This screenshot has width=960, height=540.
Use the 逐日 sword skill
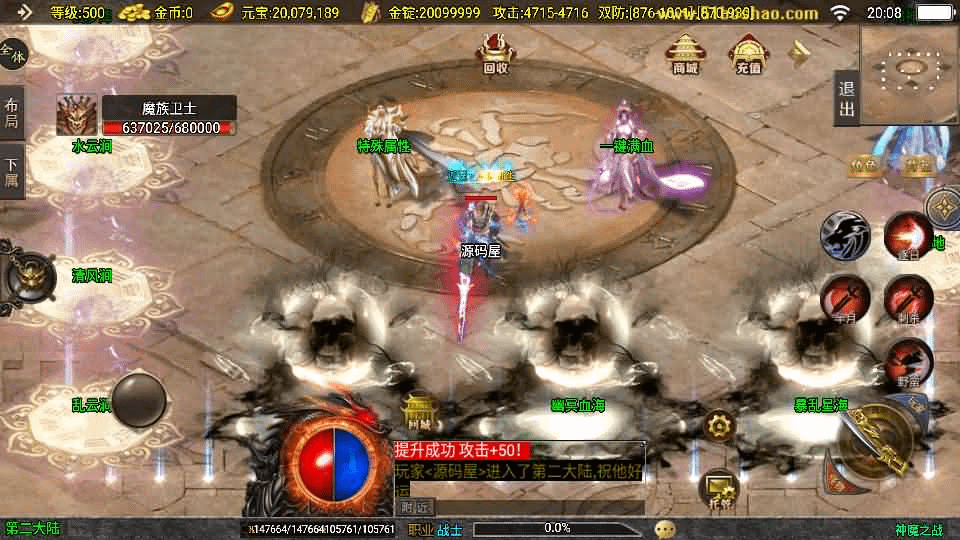pos(907,237)
